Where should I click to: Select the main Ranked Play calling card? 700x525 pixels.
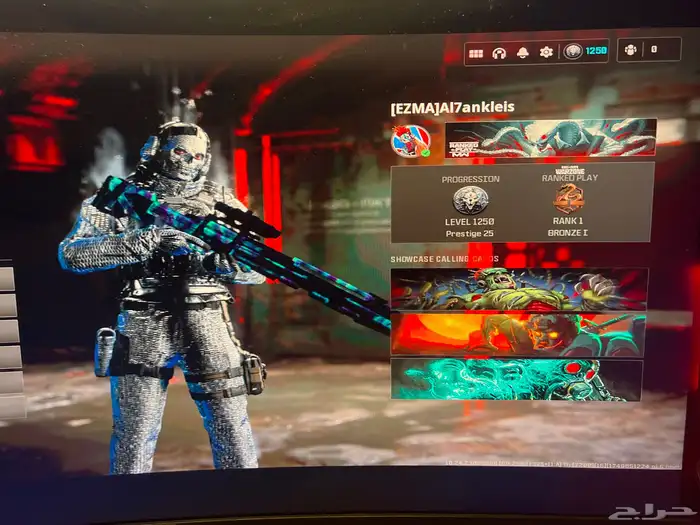pyautogui.click(x=550, y=138)
